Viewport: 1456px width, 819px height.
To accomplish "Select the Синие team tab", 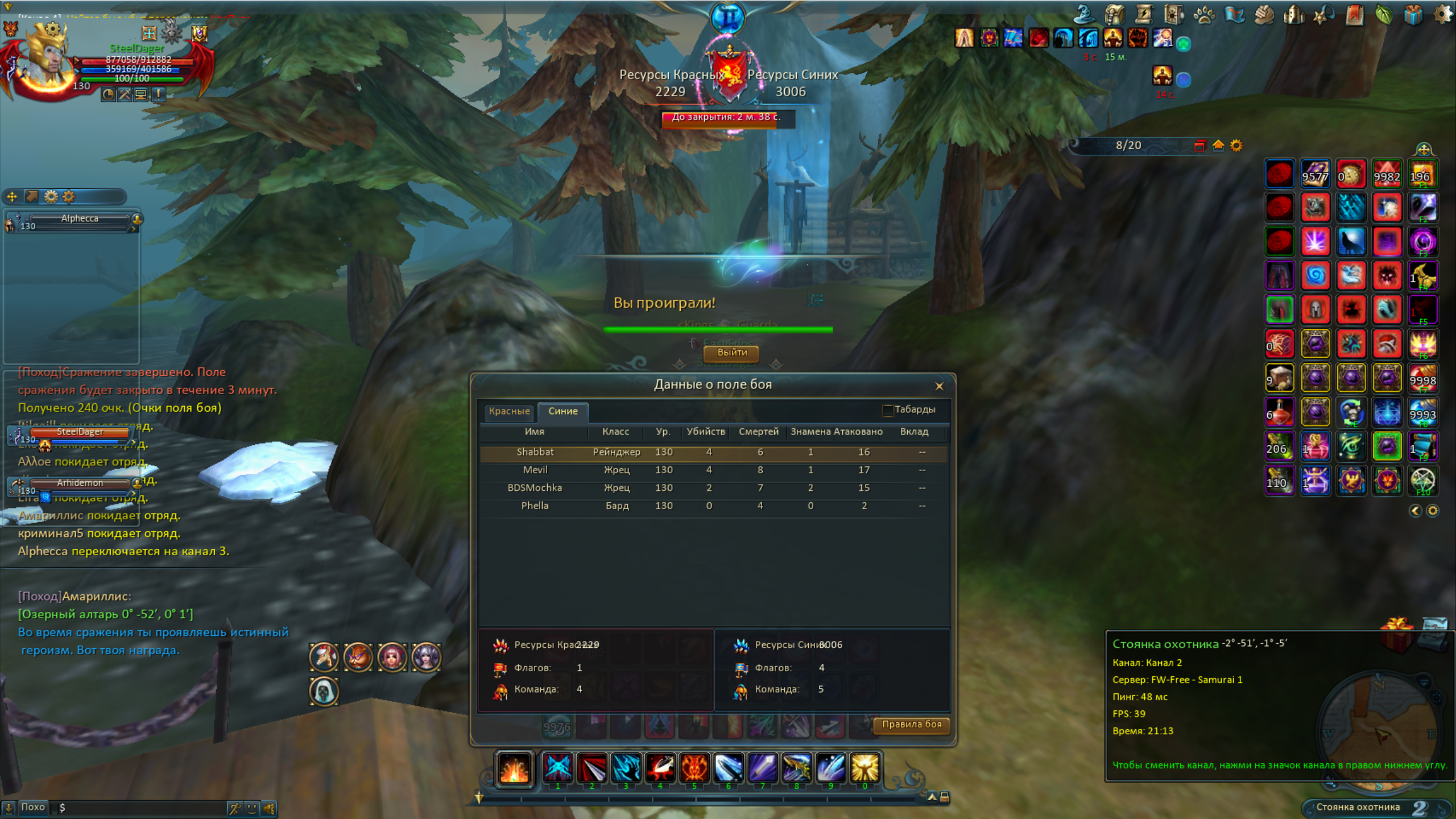I will 562,411.
